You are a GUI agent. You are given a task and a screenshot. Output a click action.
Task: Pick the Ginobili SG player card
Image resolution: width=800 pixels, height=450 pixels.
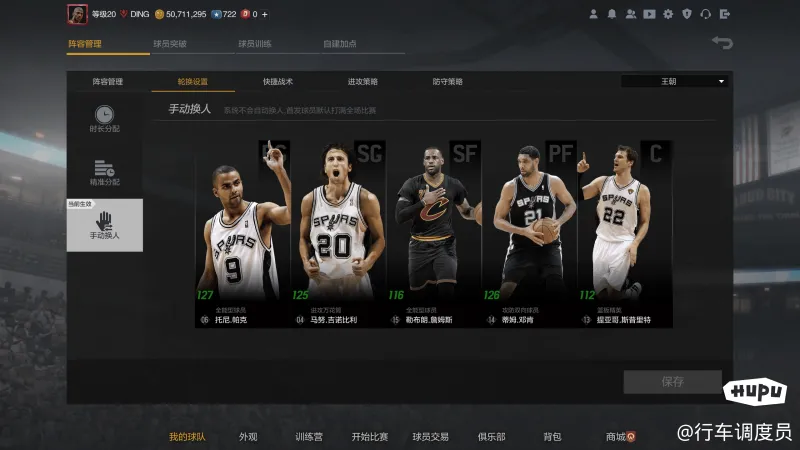337,234
